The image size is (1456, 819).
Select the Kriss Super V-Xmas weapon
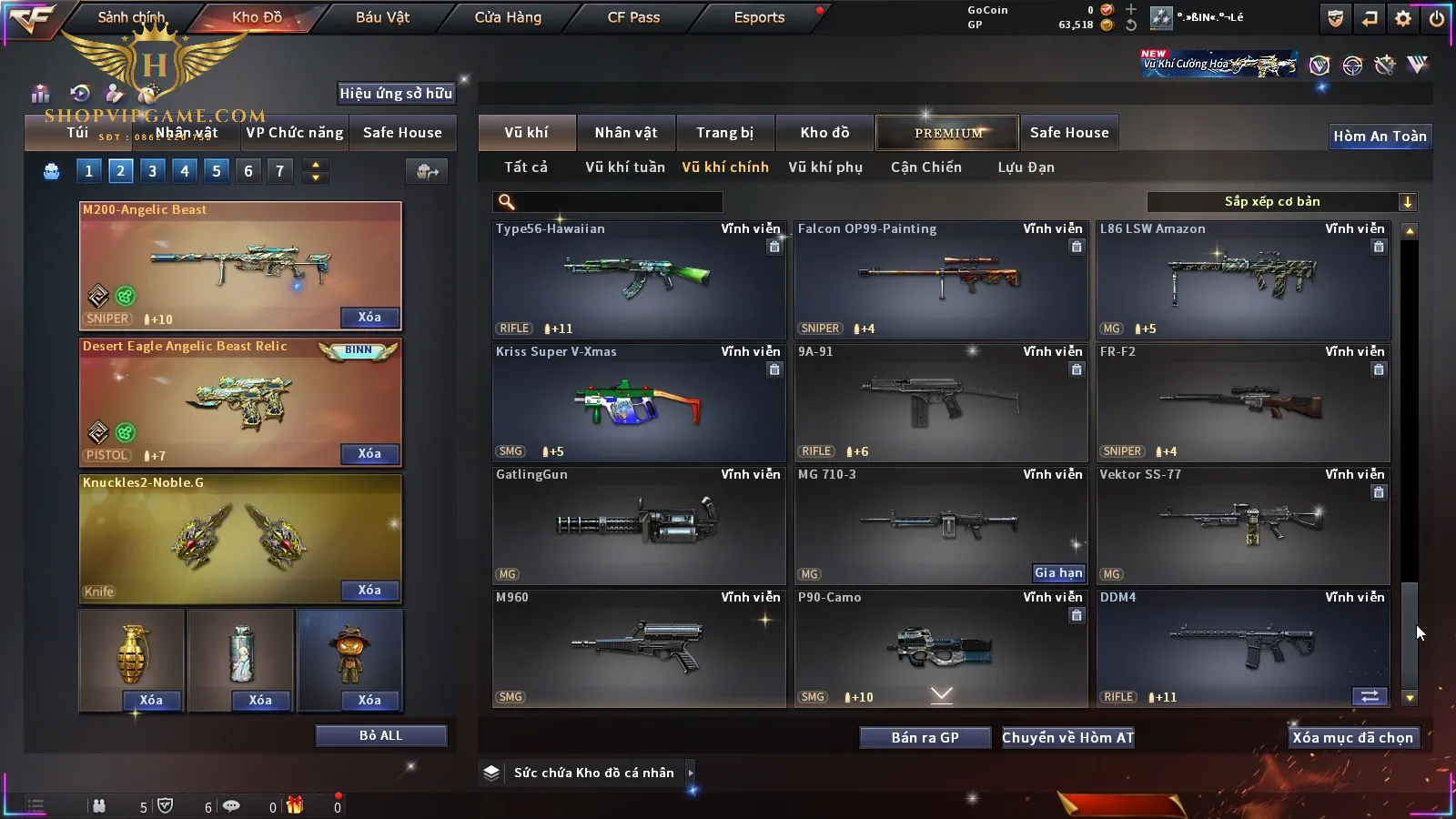pos(638,402)
